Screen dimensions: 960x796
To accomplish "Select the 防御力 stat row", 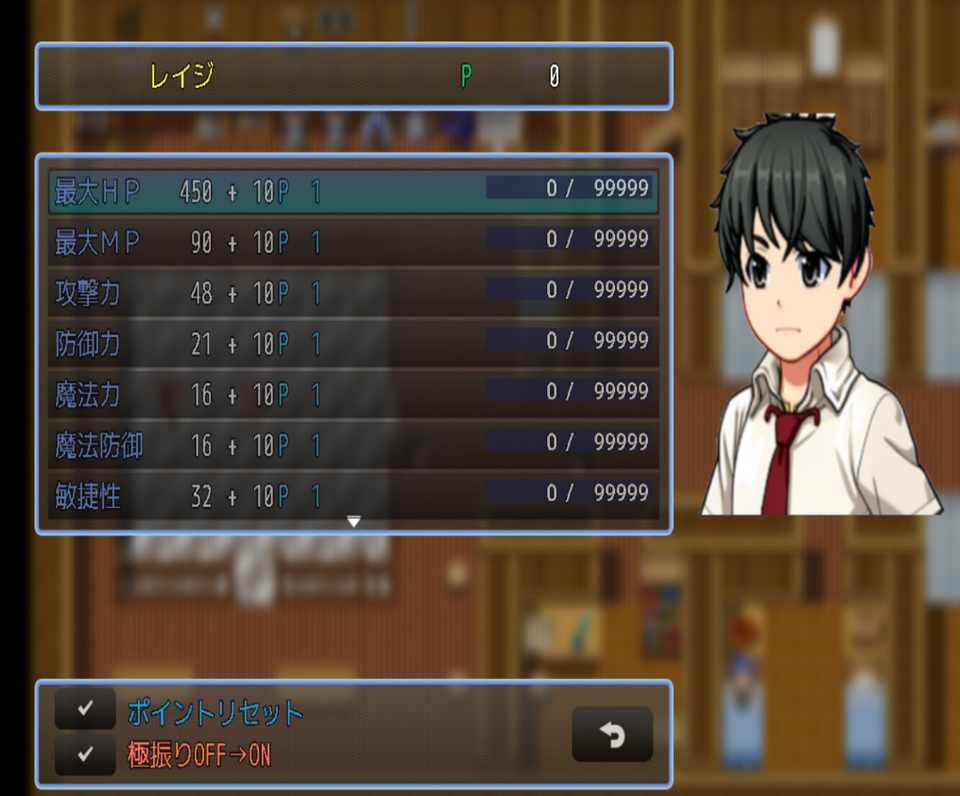I will [353, 344].
